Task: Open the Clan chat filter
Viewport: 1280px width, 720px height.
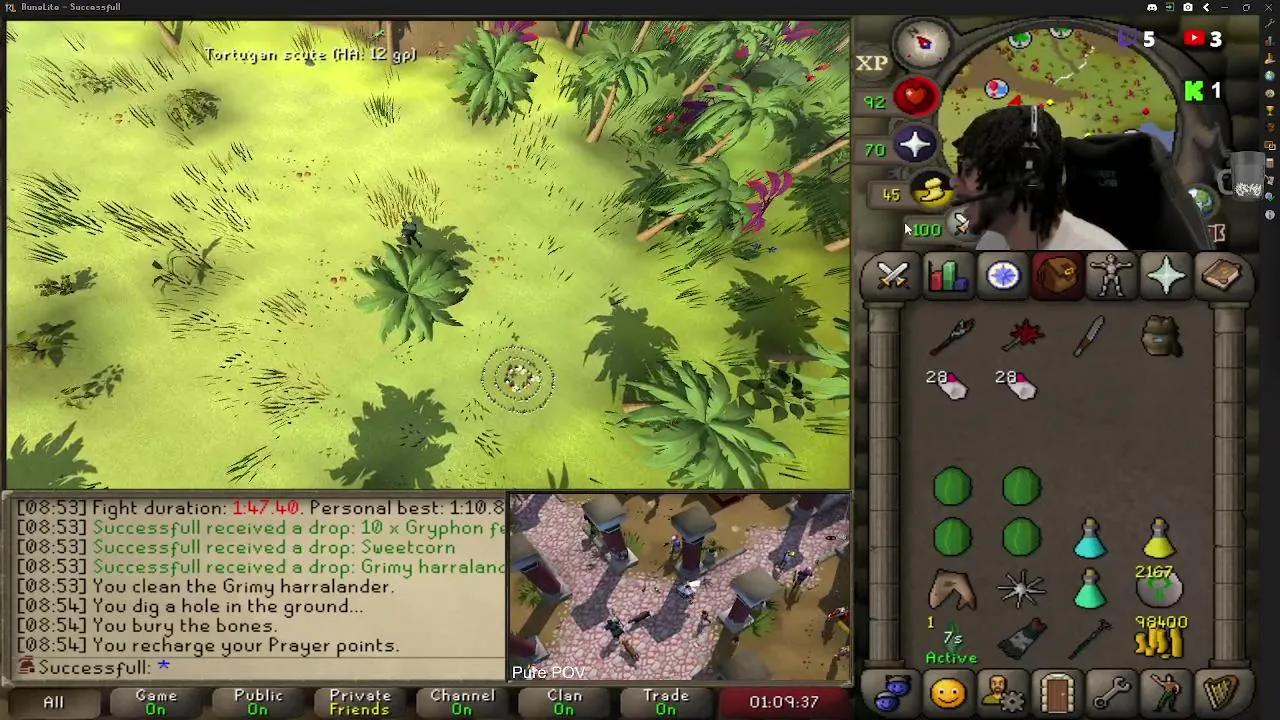Action: pos(563,700)
